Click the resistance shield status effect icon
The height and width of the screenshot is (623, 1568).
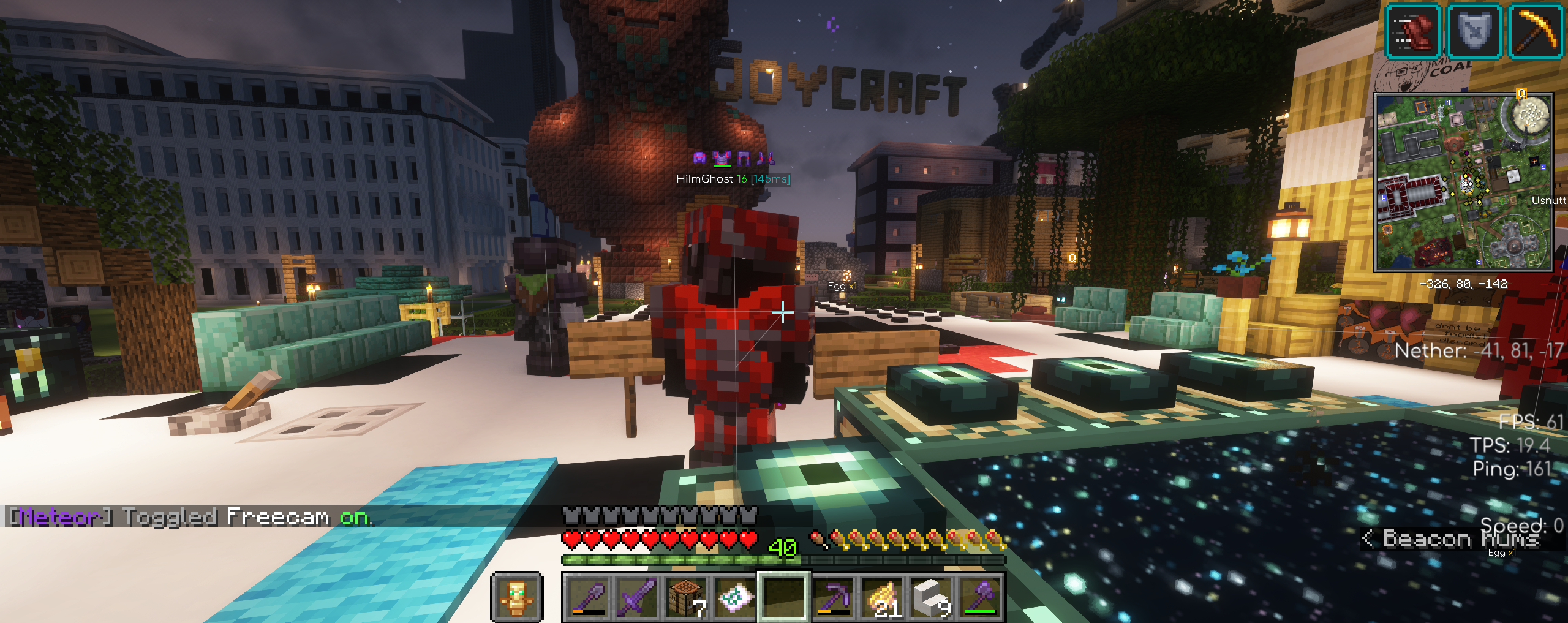point(1474,31)
